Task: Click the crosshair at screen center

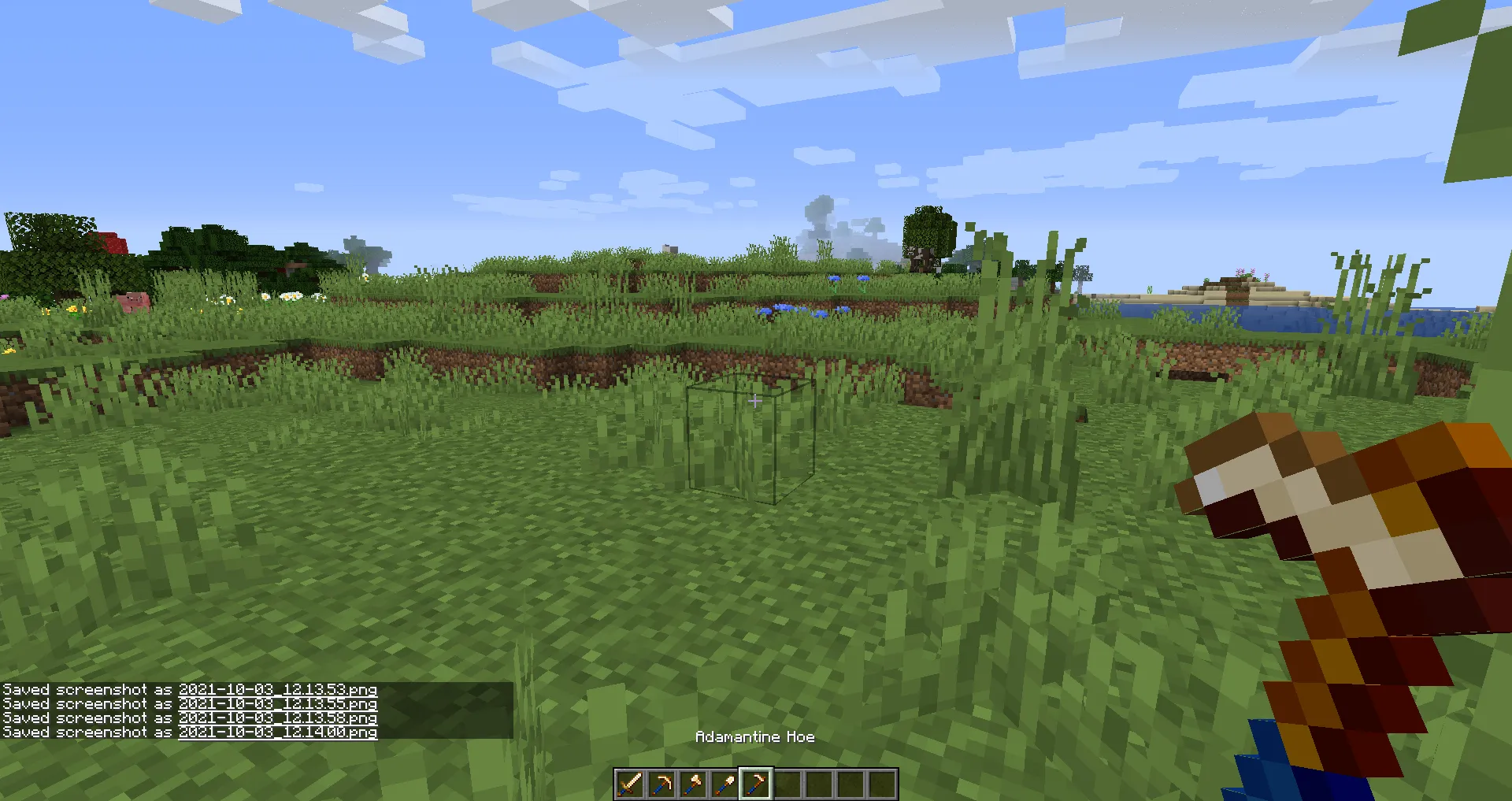Action: click(756, 400)
